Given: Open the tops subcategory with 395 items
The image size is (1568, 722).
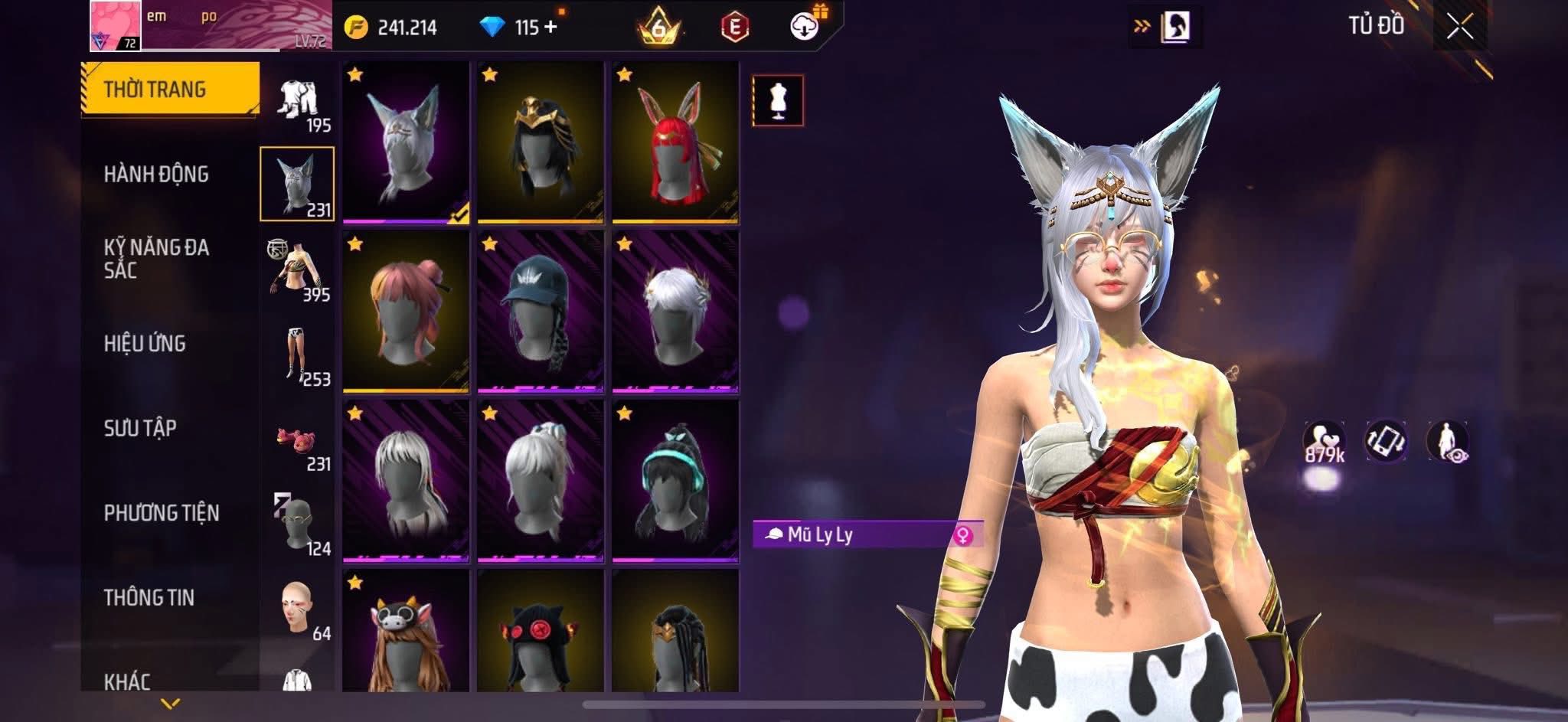Looking at the screenshot, I should pos(298,270).
